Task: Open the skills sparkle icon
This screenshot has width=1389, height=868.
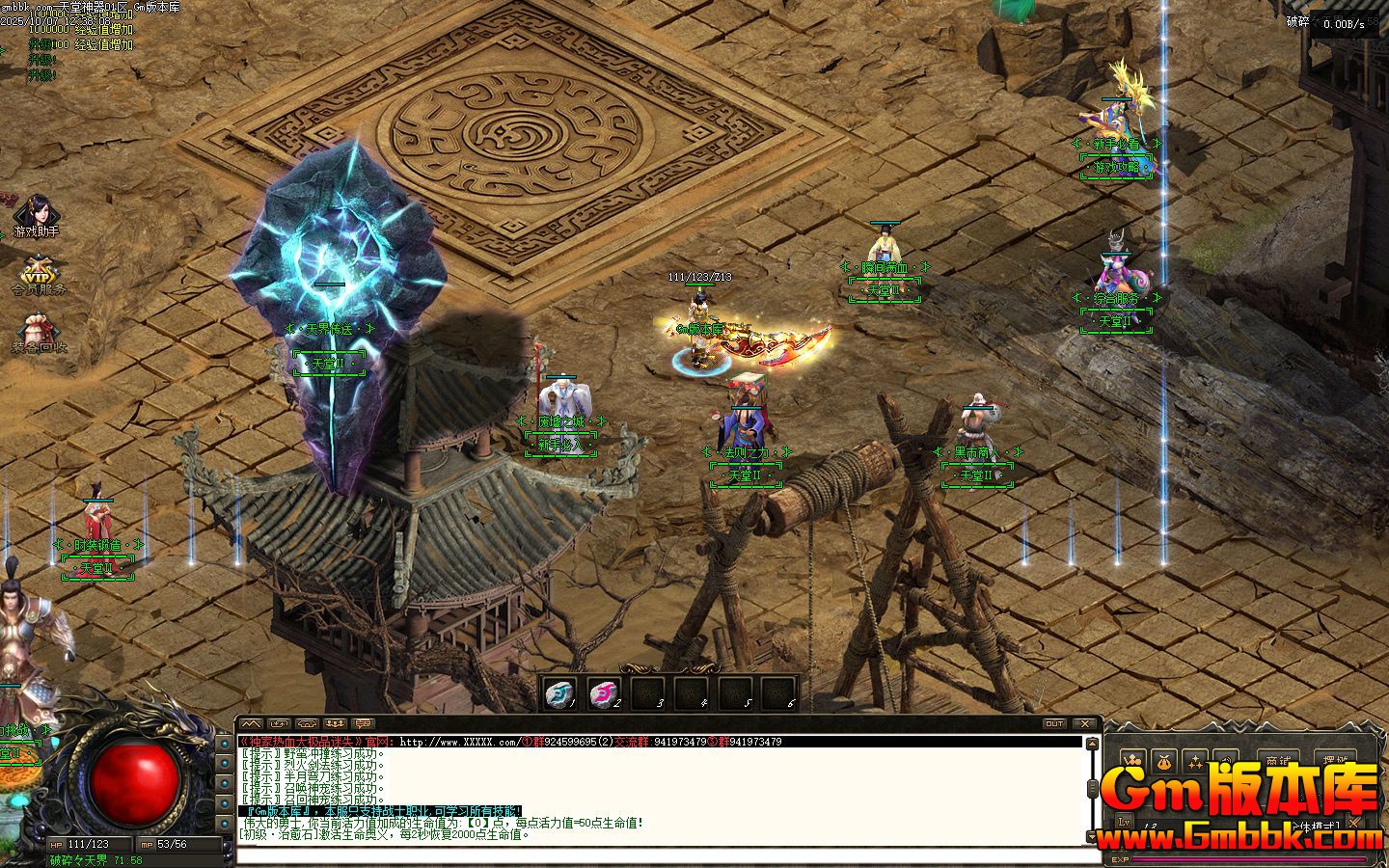Action: (x=1196, y=760)
